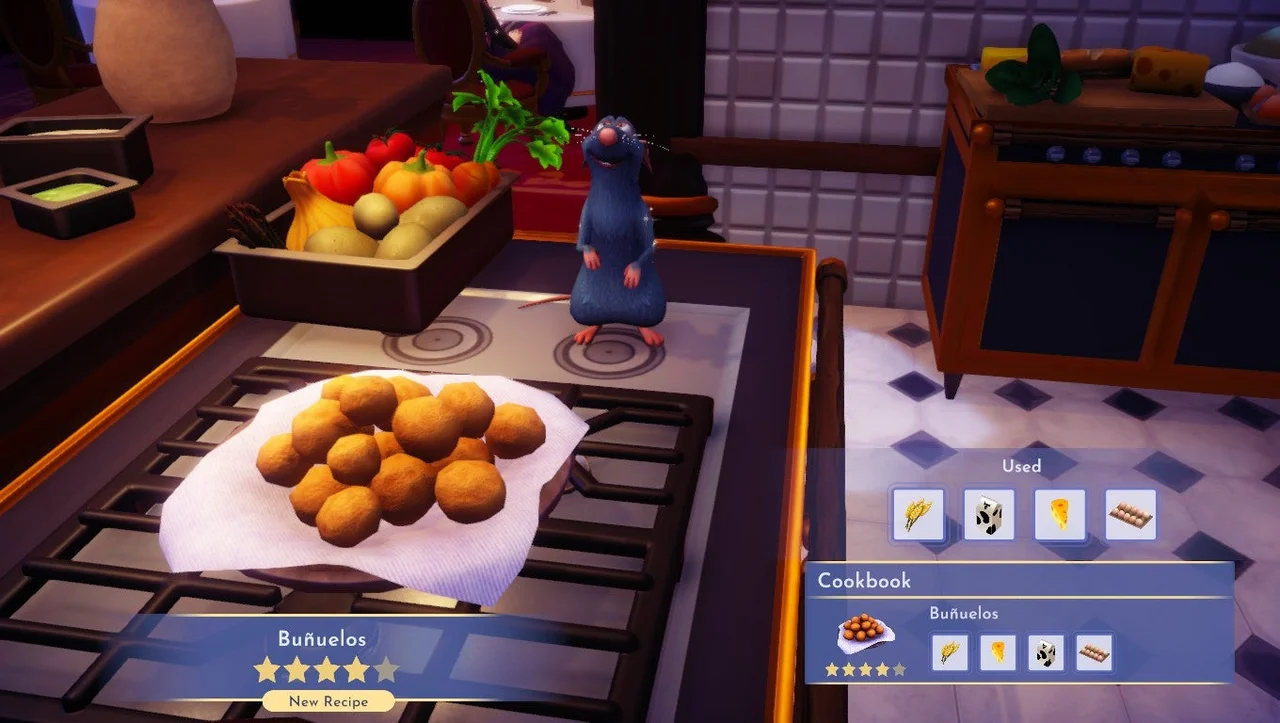Click the Cheese icon in the Cookbook entry

(997, 652)
